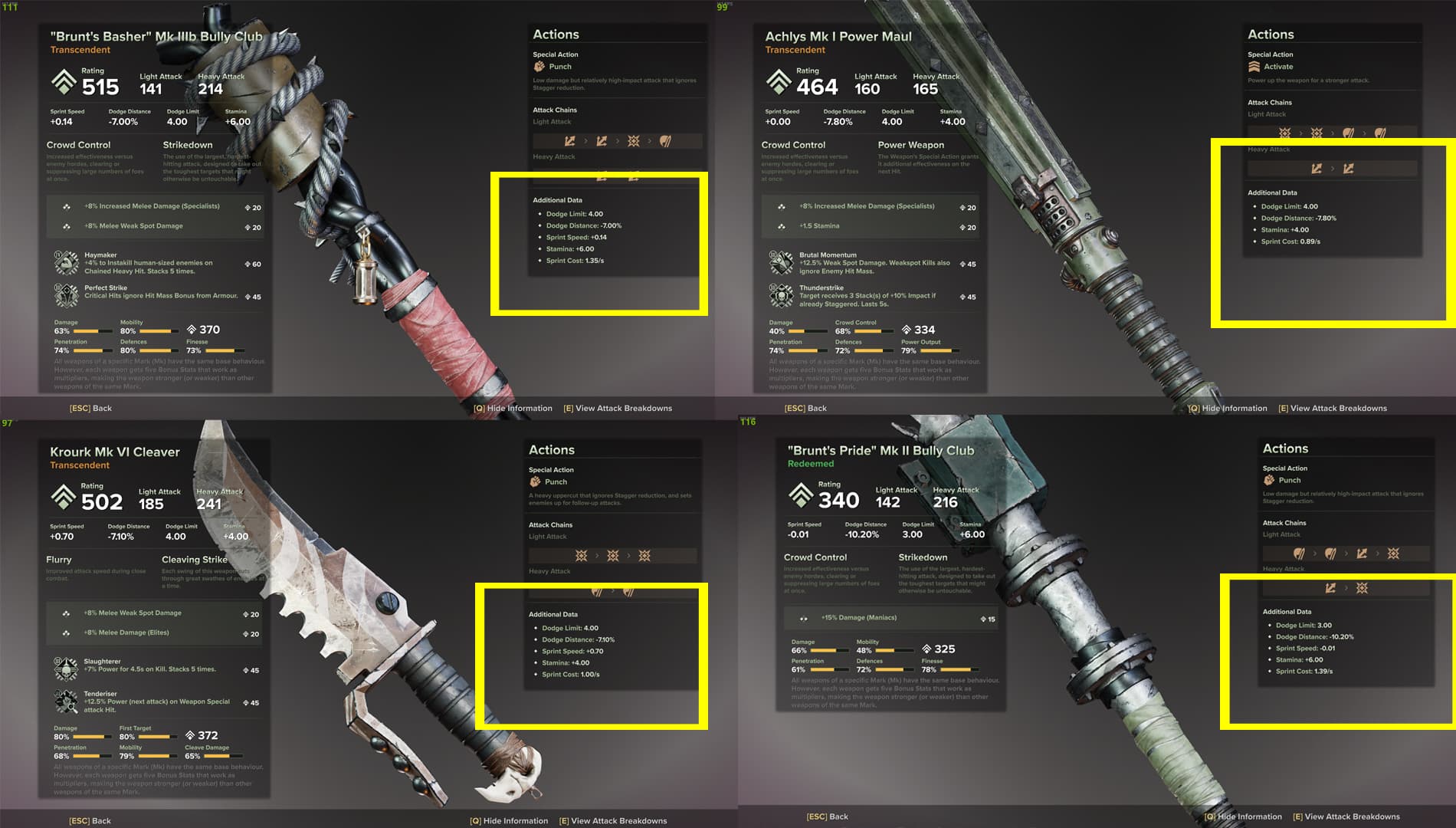Click the Thunderstrike blessing icon
Screen dimensions: 1456x828
coord(781,295)
